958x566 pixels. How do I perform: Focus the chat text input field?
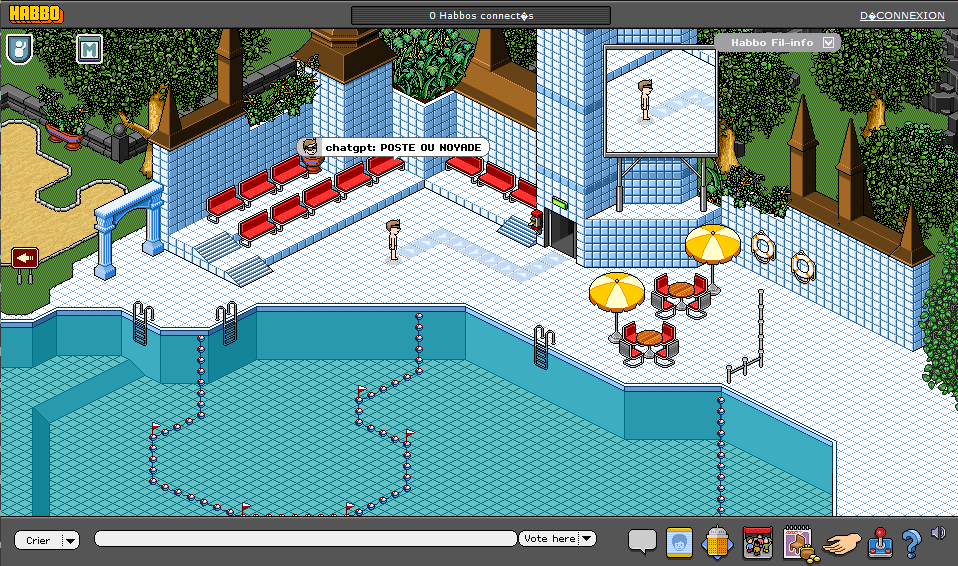click(305, 540)
